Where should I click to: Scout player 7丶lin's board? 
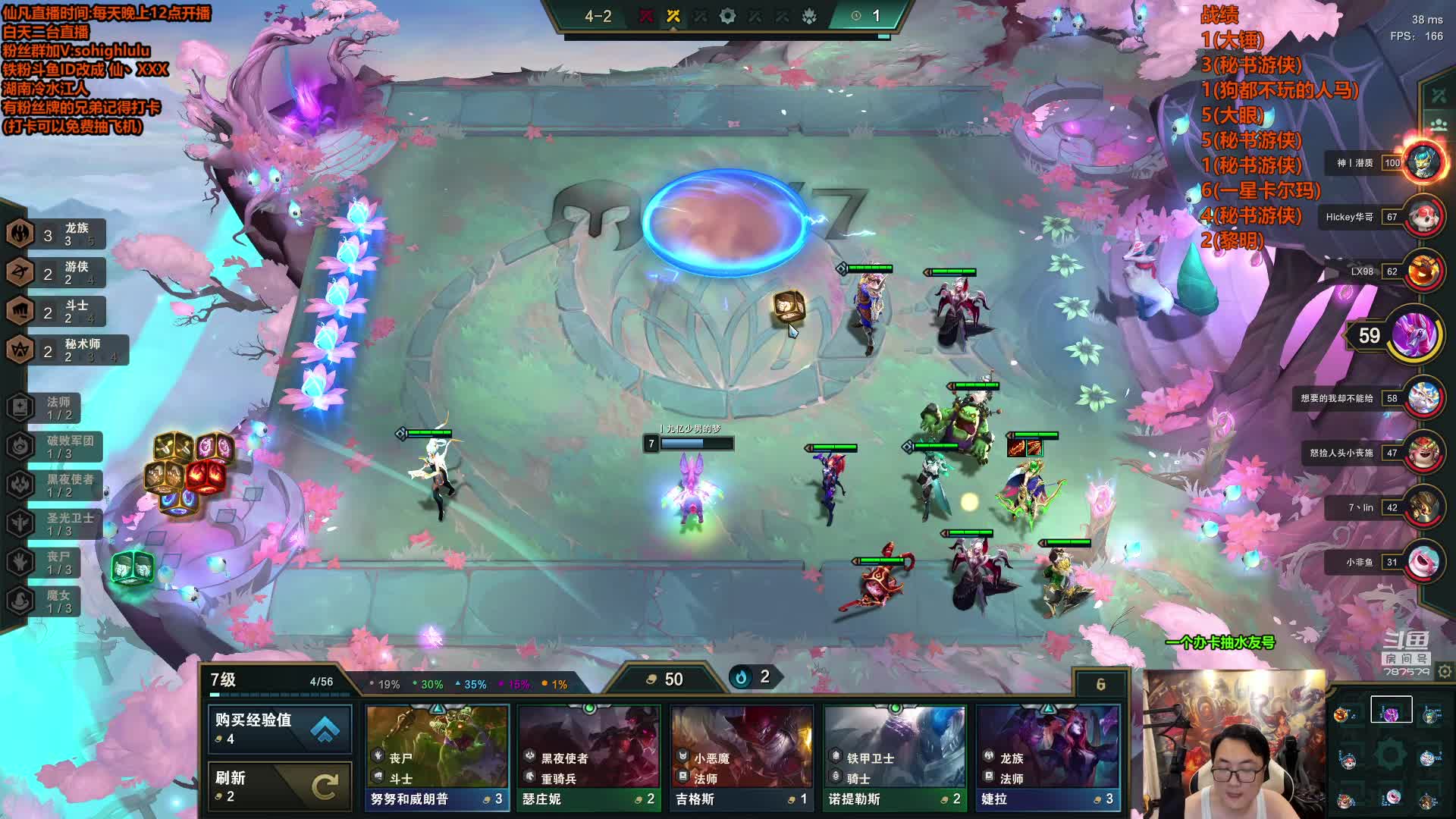pyautogui.click(x=1423, y=508)
